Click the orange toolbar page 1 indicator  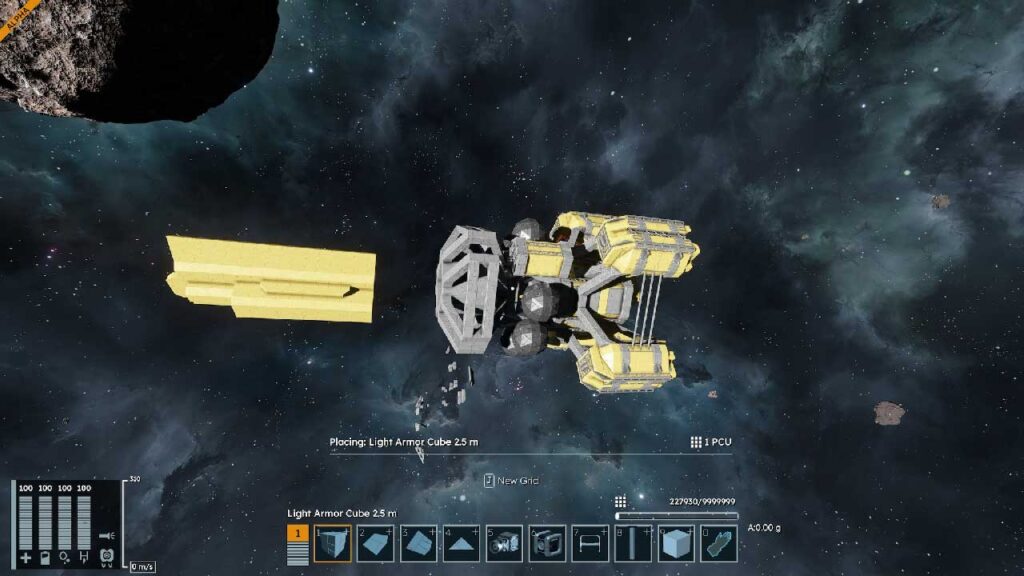click(298, 533)
